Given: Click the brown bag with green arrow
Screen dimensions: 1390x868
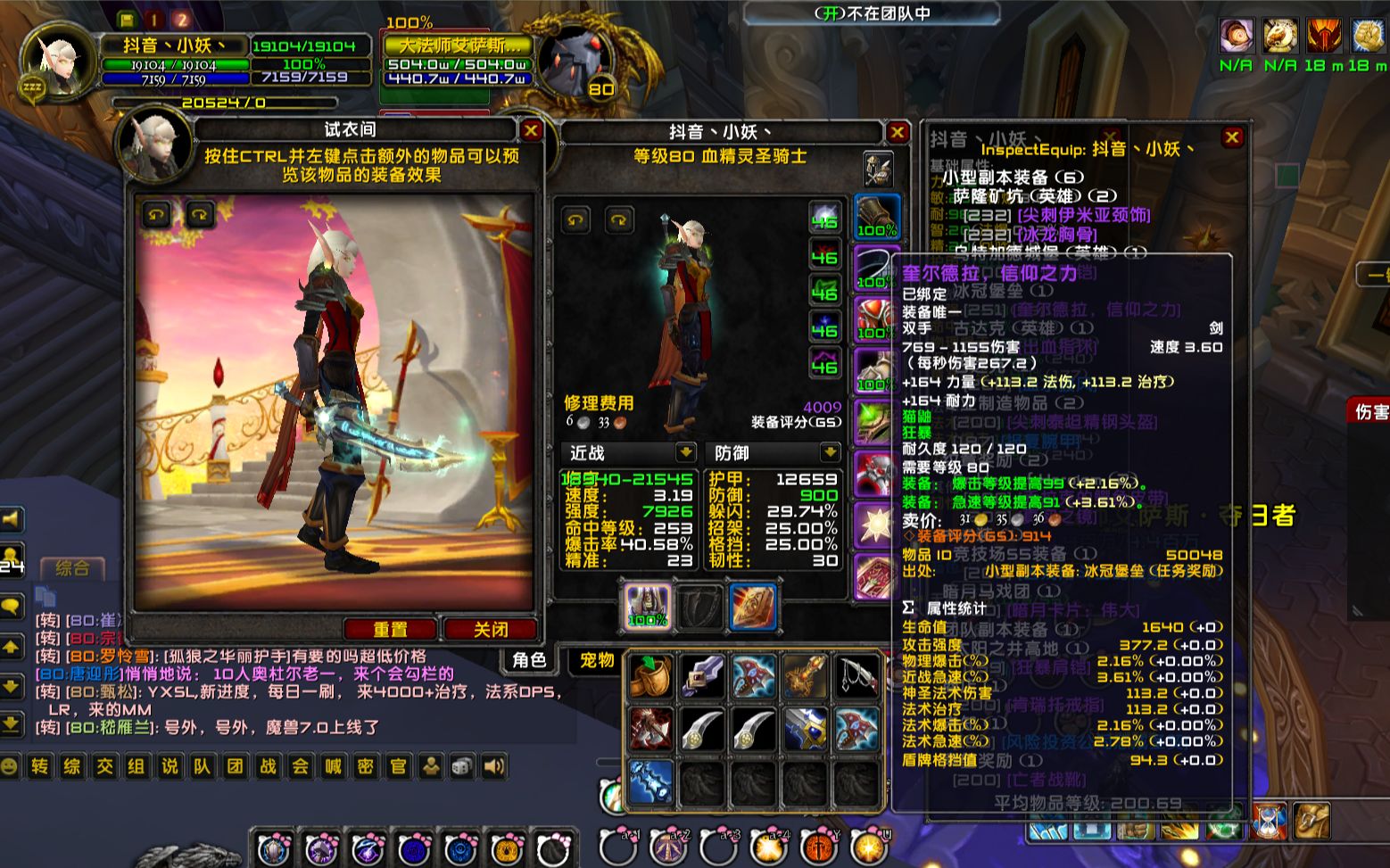Looking at the screenshot, I should (650, 675).
